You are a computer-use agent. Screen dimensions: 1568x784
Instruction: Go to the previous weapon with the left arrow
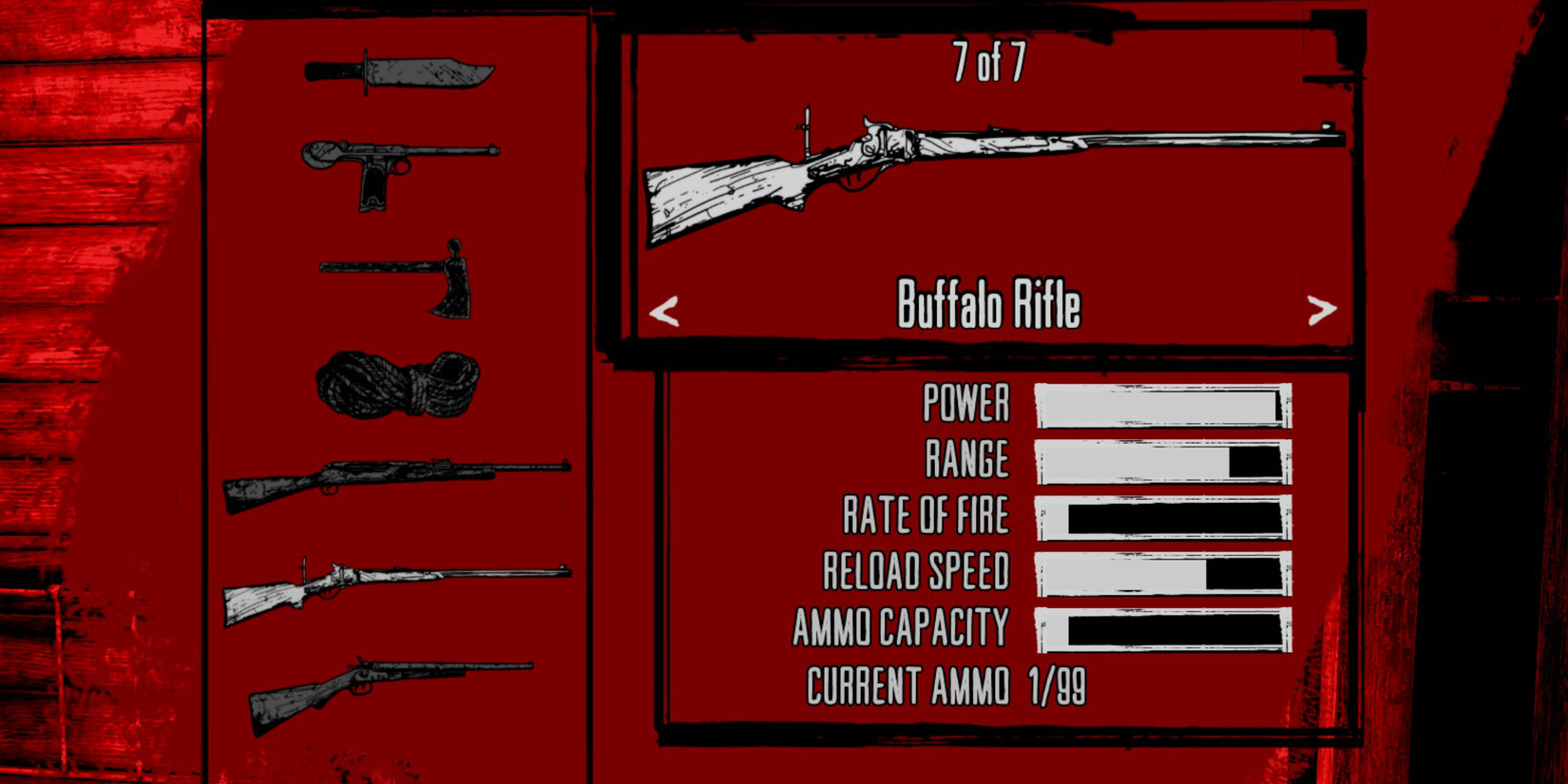coord(665,309)
